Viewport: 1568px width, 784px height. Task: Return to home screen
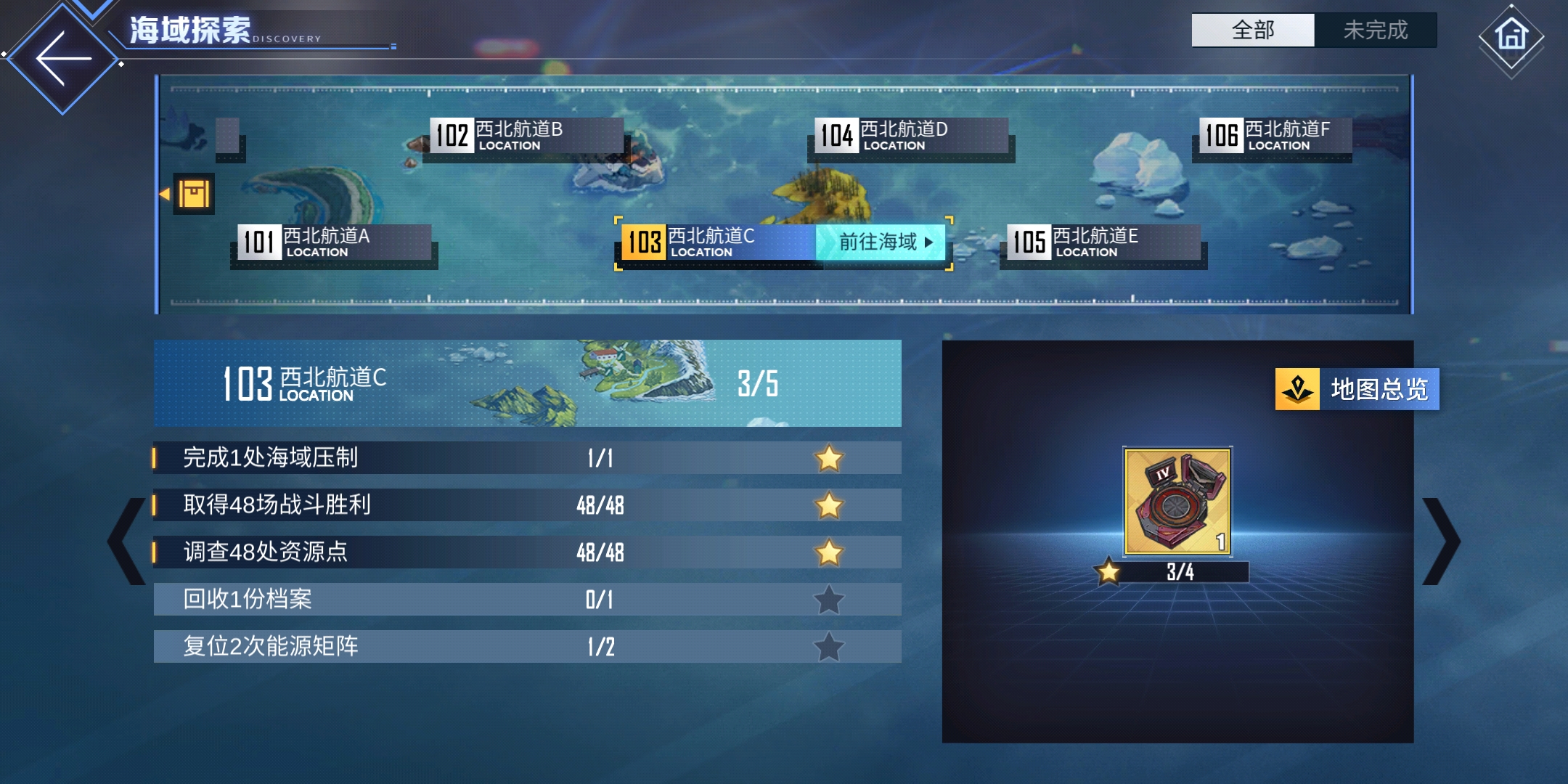pos(1511,36)
